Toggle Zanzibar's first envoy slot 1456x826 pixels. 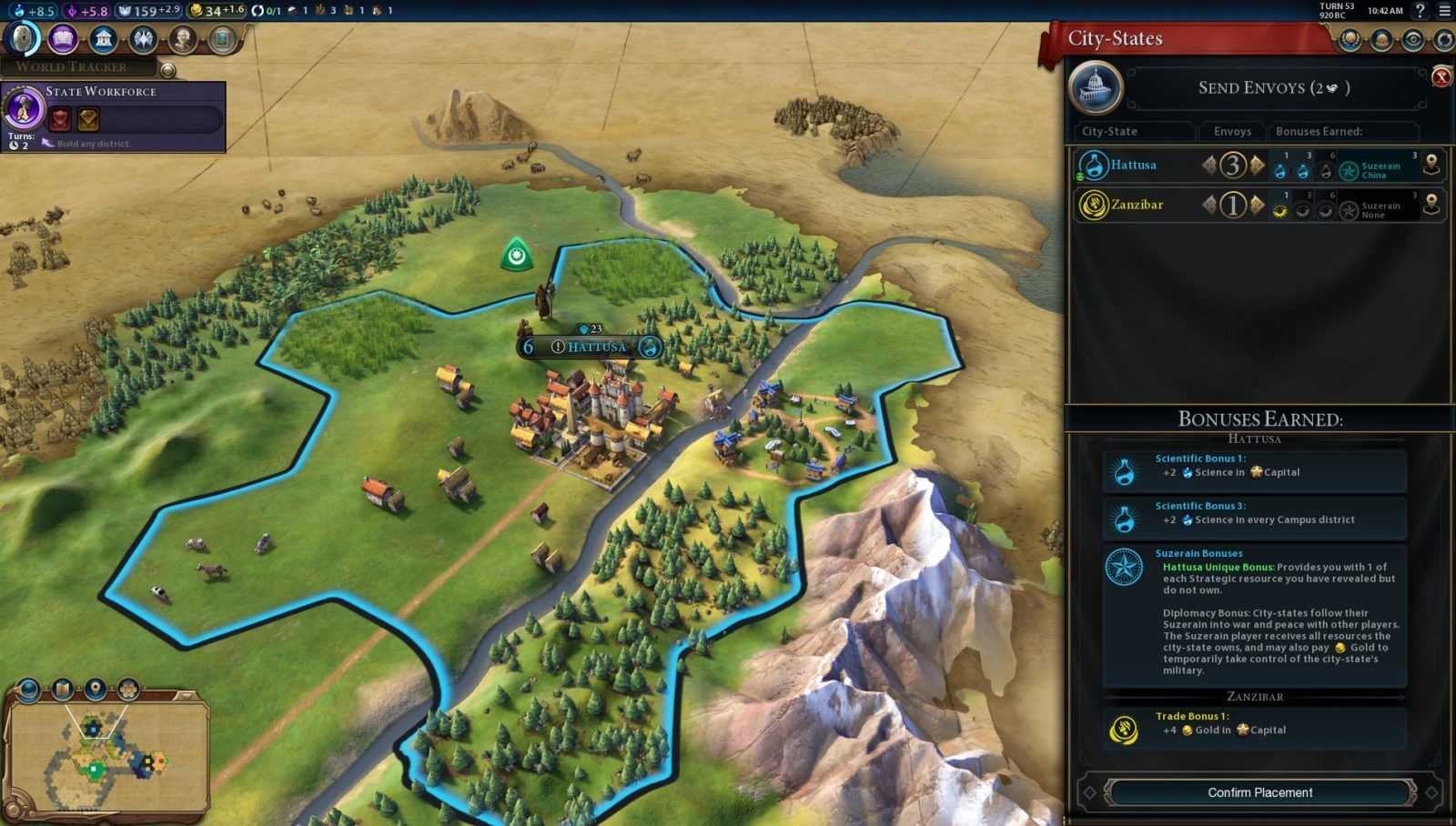point(1280,209)
